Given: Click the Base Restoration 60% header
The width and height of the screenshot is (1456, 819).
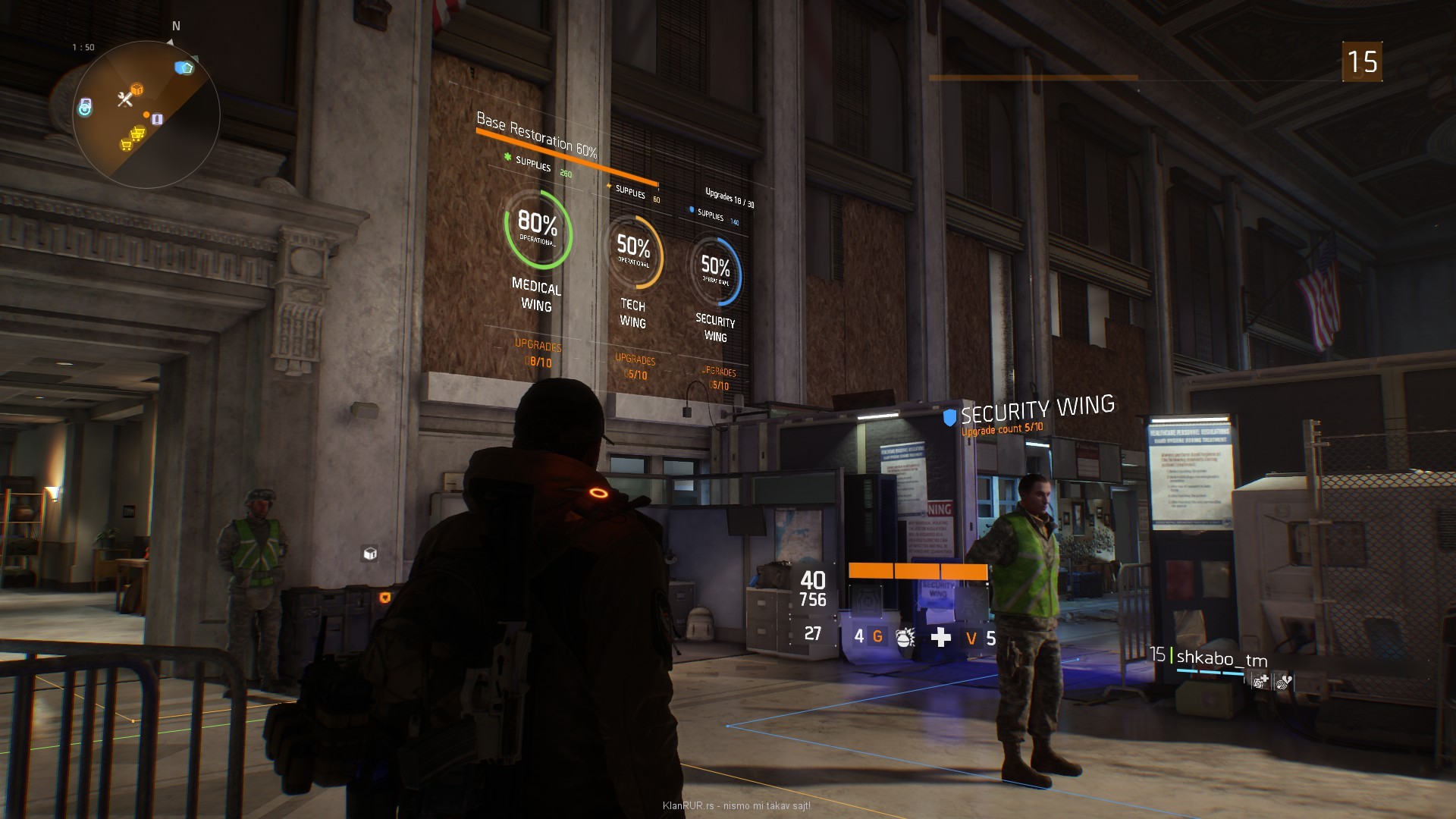Looking at the screenshot, I should pos(536,134).
